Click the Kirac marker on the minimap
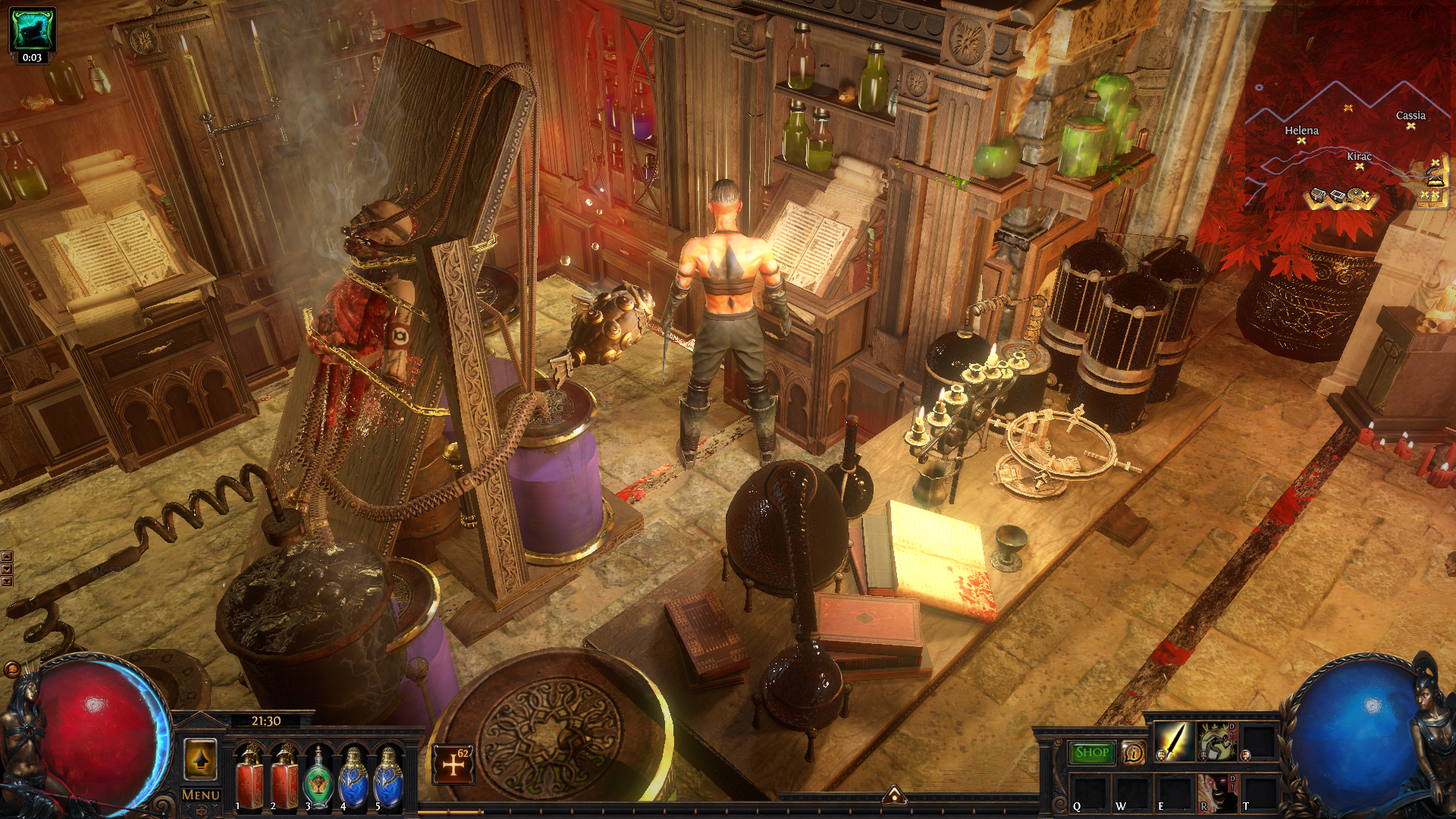 click(1359, 166)
